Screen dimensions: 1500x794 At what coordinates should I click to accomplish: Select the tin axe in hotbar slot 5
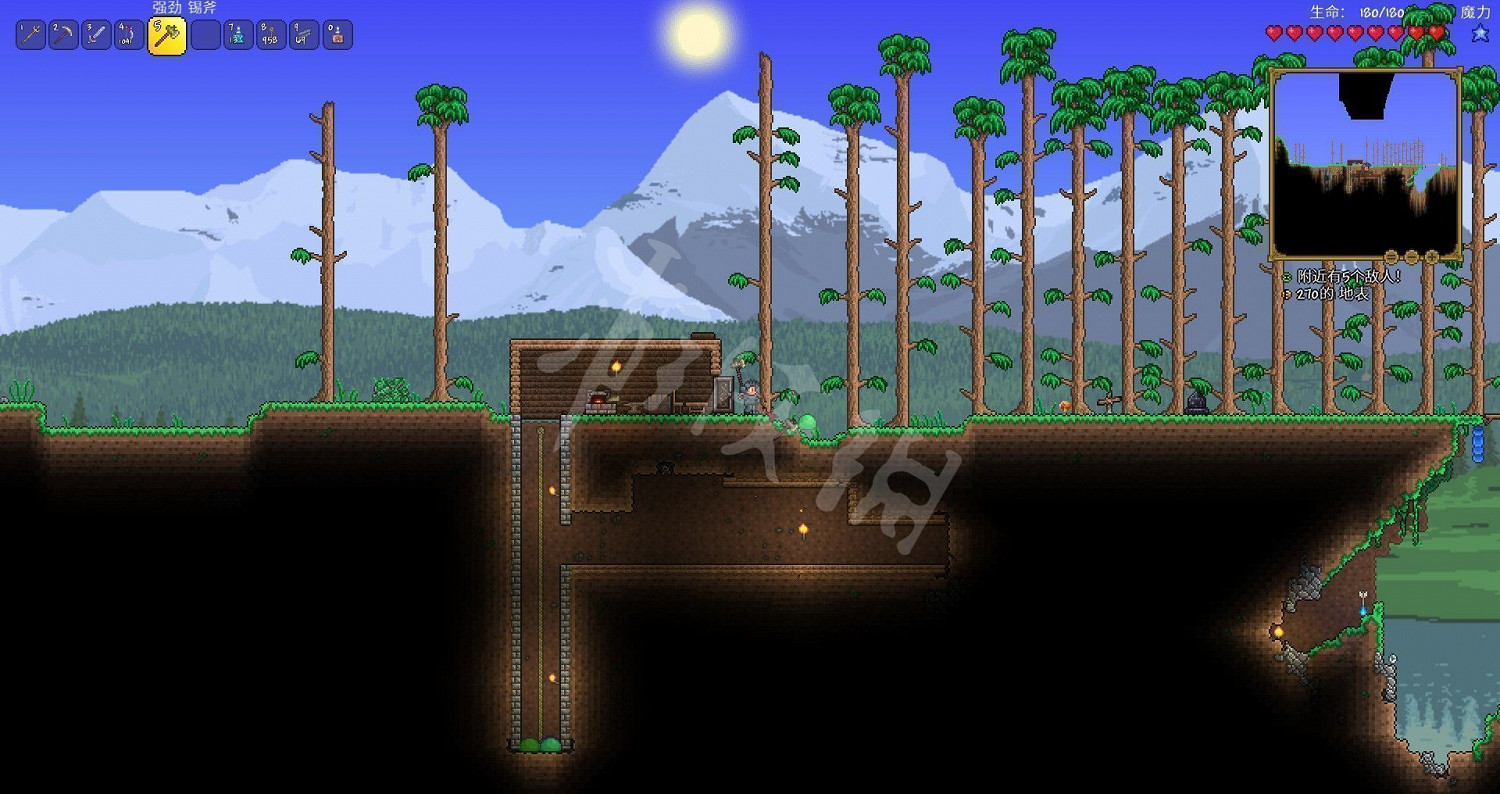click(167, 35)
